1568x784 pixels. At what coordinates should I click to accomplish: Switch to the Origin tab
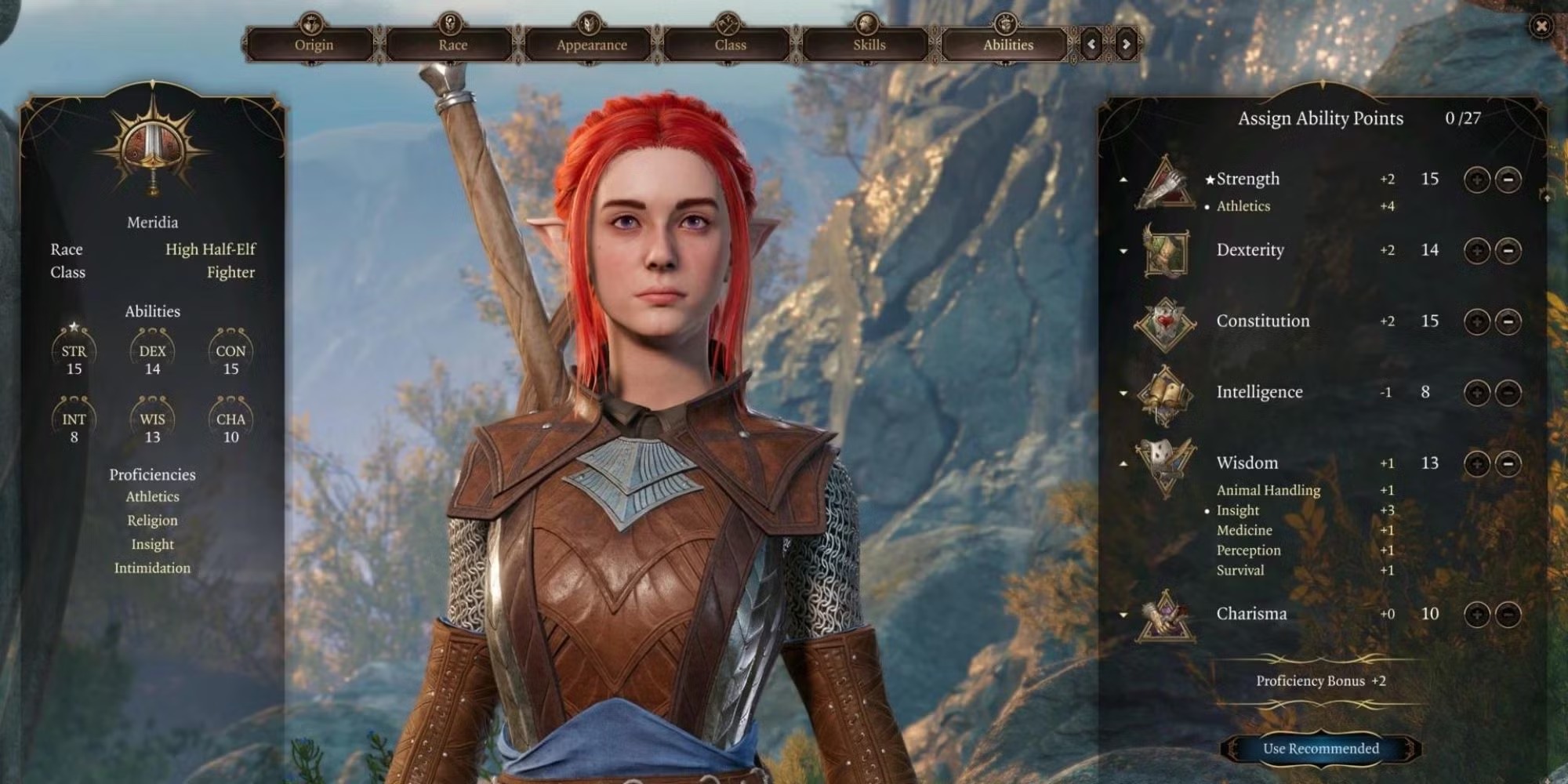click(x=314, y=45)
